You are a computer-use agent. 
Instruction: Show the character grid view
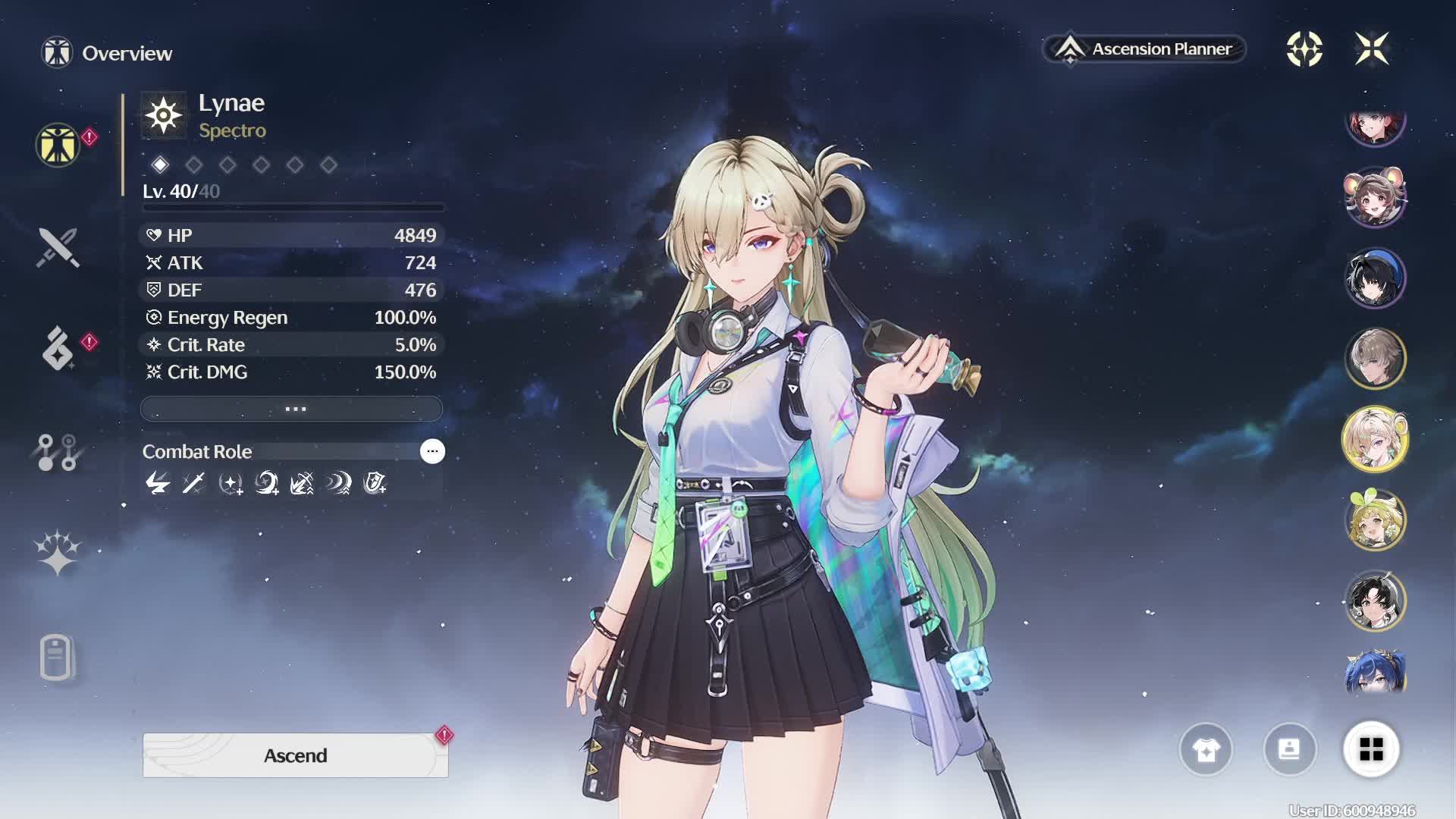click(1371, 750)
